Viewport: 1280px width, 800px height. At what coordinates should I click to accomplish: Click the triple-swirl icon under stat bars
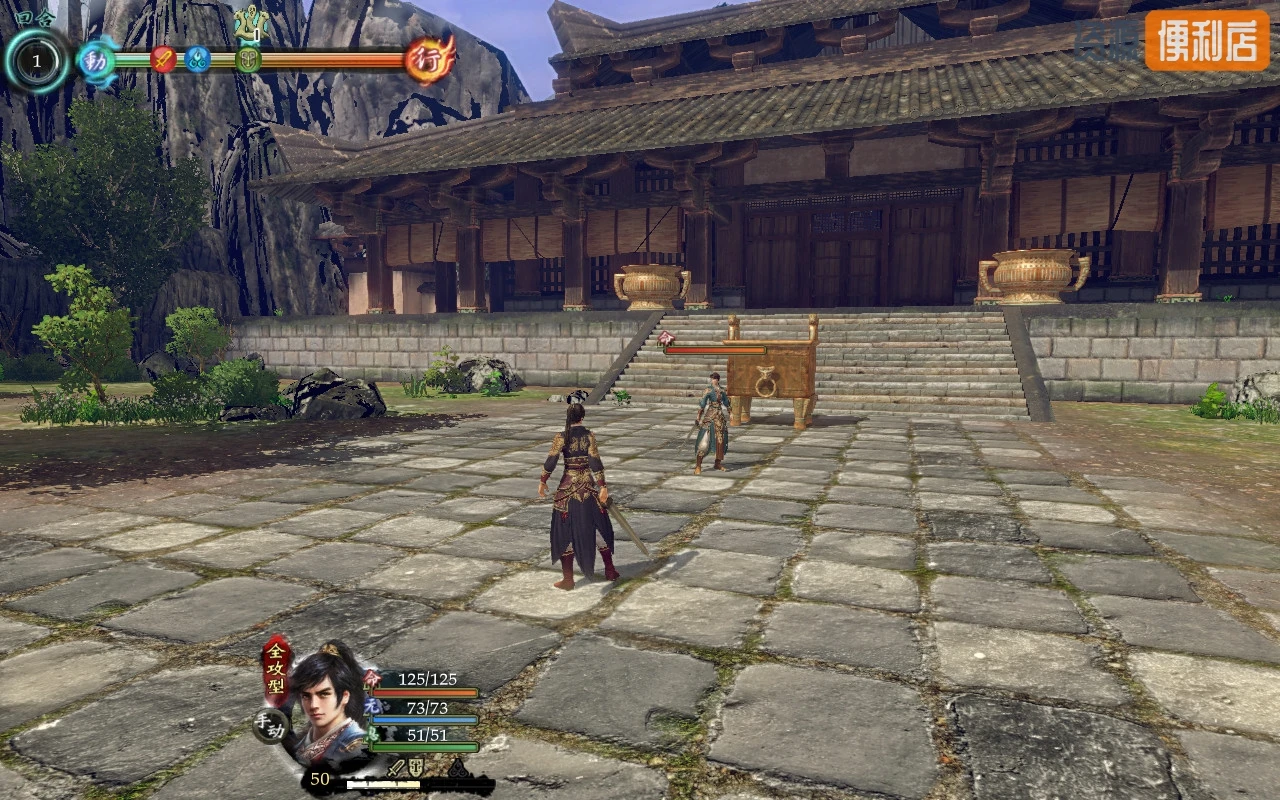457,769
